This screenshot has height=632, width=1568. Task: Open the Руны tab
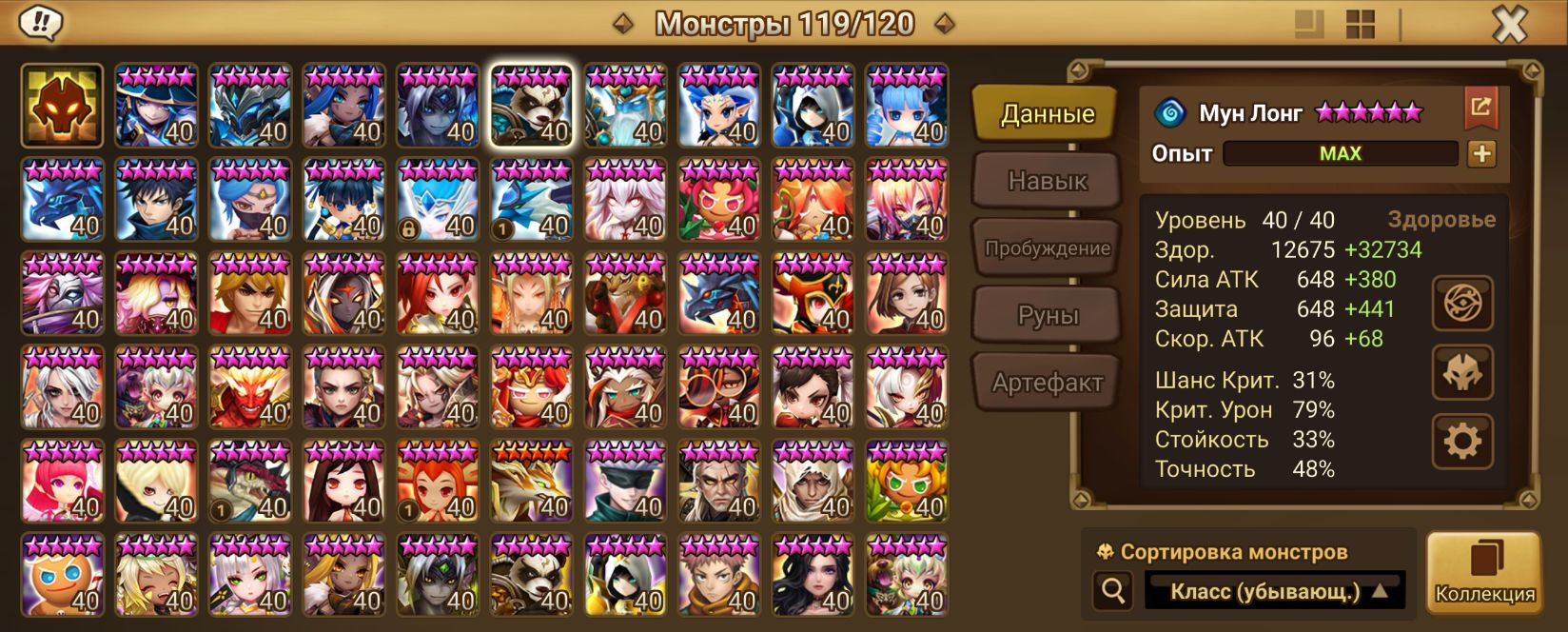click(x=1047, y=315)
